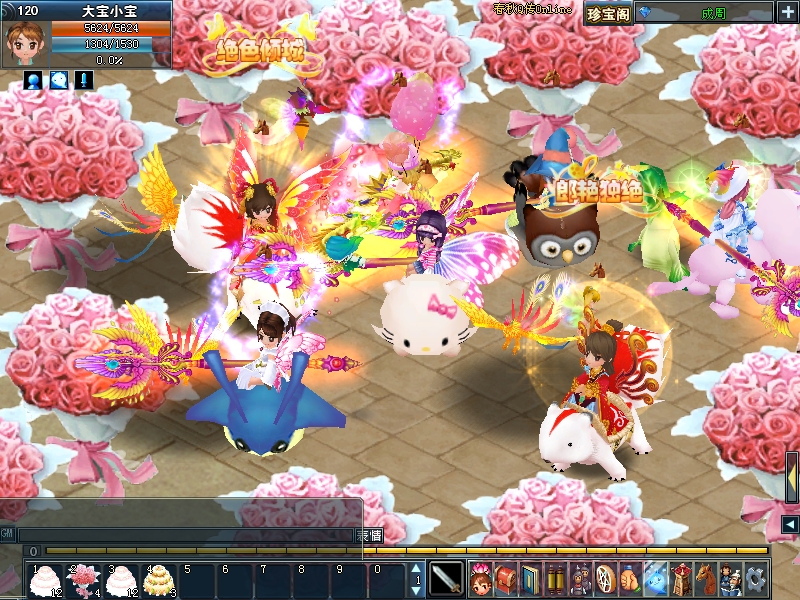Click the blue orb status icon under portrait
800x600 pixels.
click(x=33, y=80)
